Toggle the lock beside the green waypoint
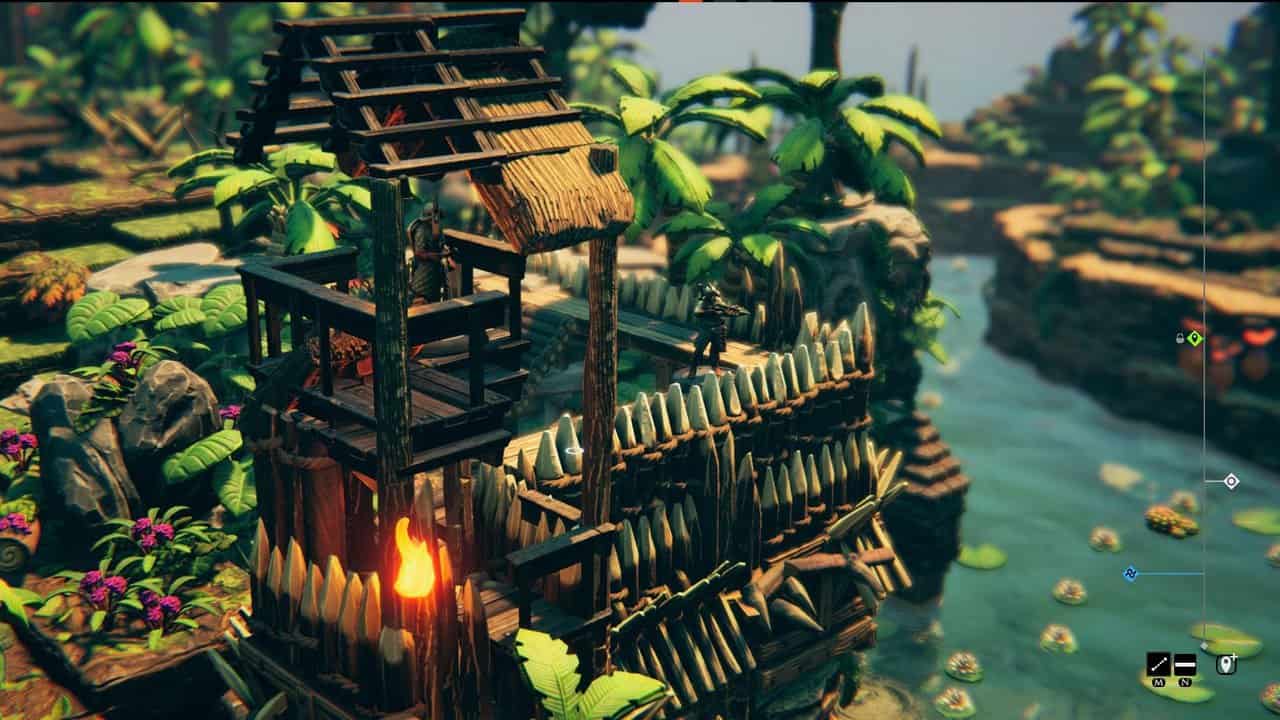The height and width of the screenshot is (720, 1280). click(1179, 336)
